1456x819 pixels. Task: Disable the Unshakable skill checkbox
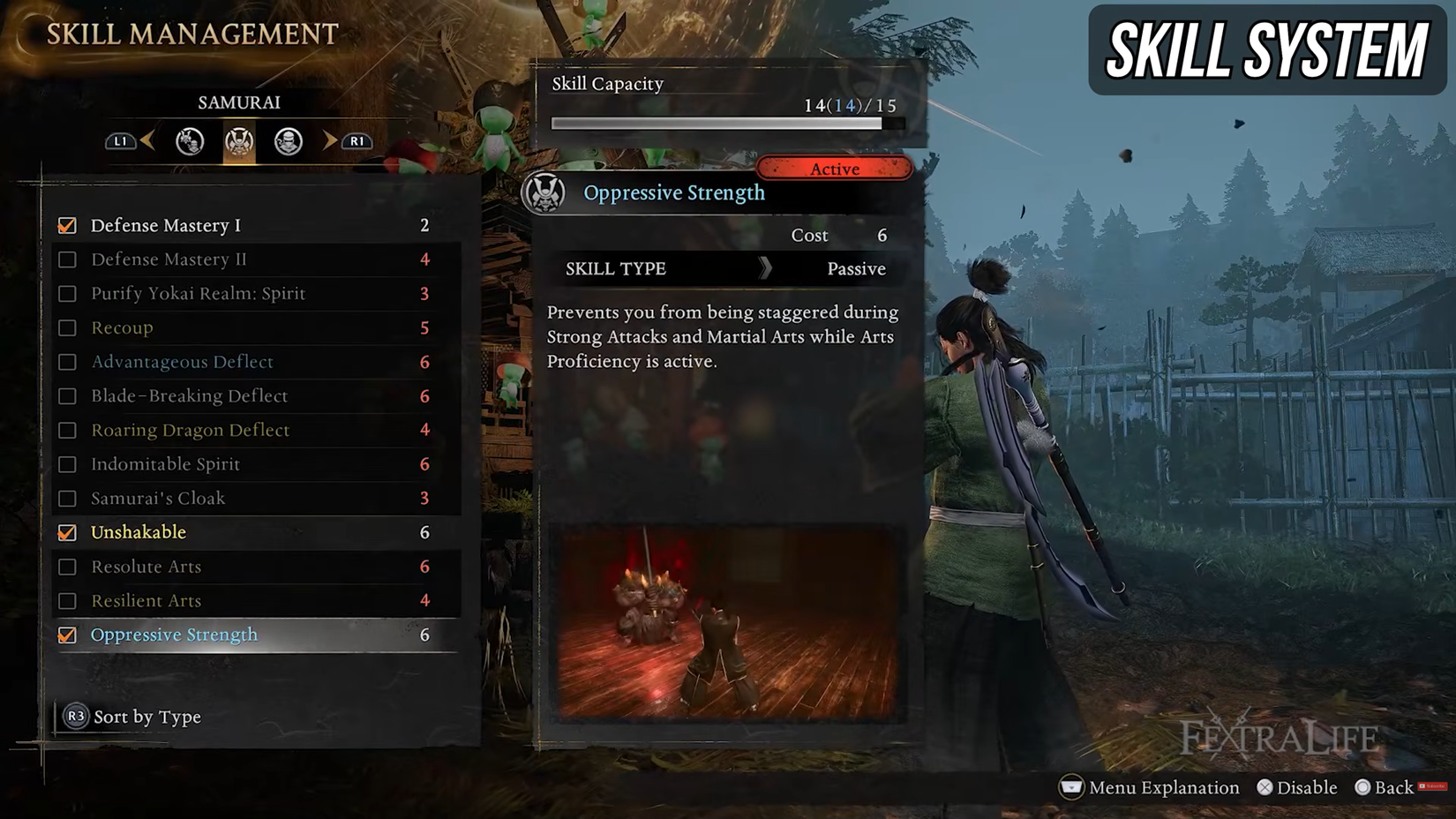click(67, 532)
